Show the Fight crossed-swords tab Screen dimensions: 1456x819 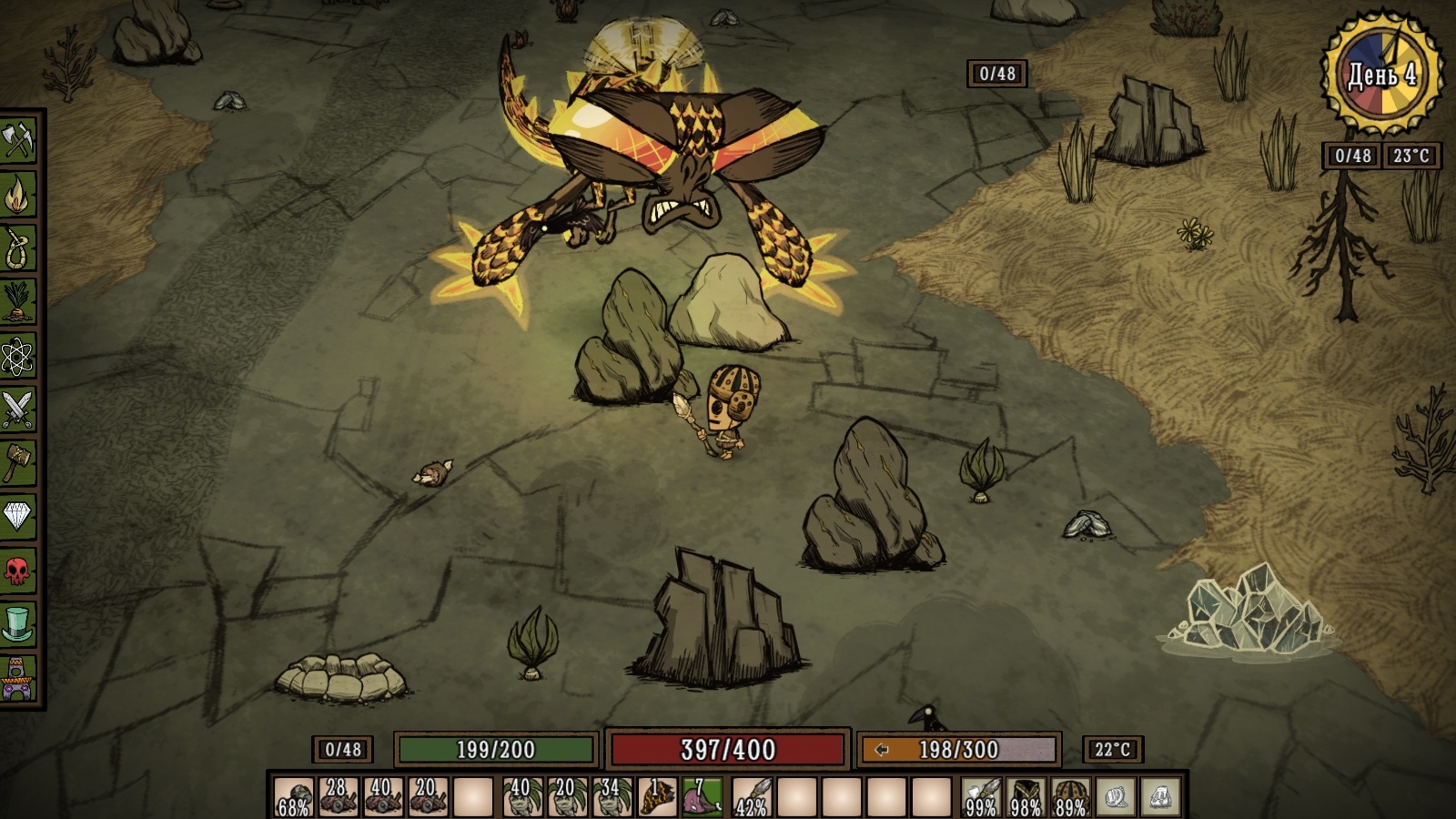18,409
